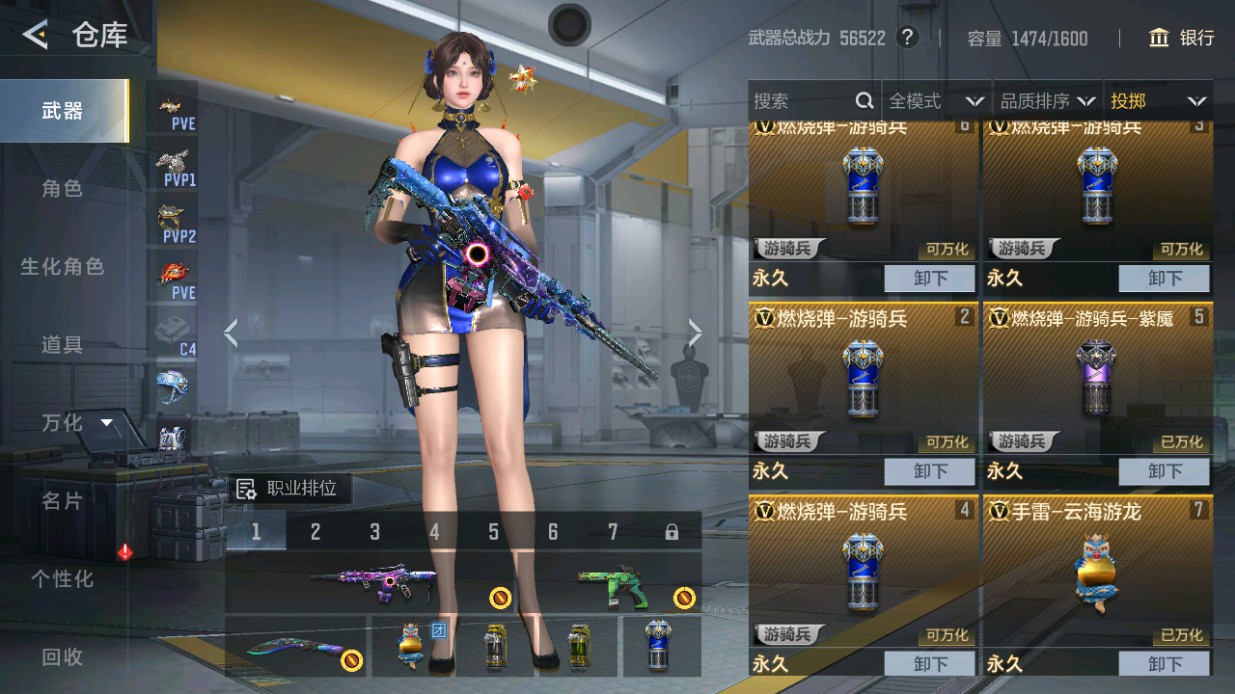The height and width of the screenshot is (694, 1235).
Task: Show the next character with right arrow
Action: pos(695,333)
